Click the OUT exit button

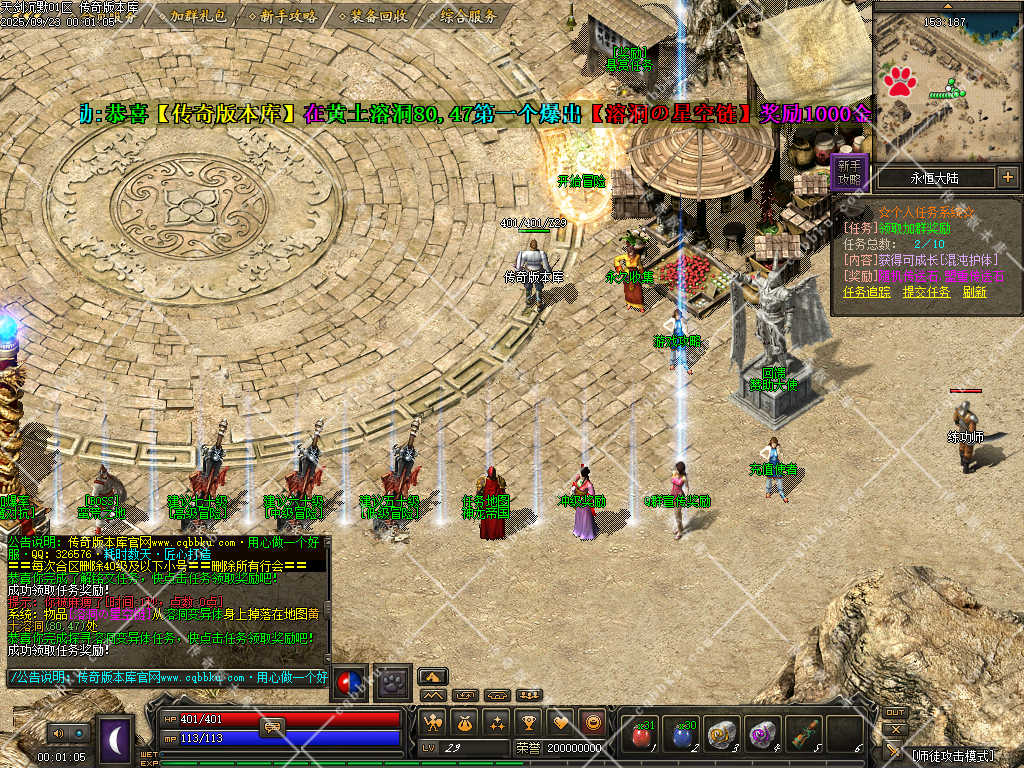coord(895,713)
